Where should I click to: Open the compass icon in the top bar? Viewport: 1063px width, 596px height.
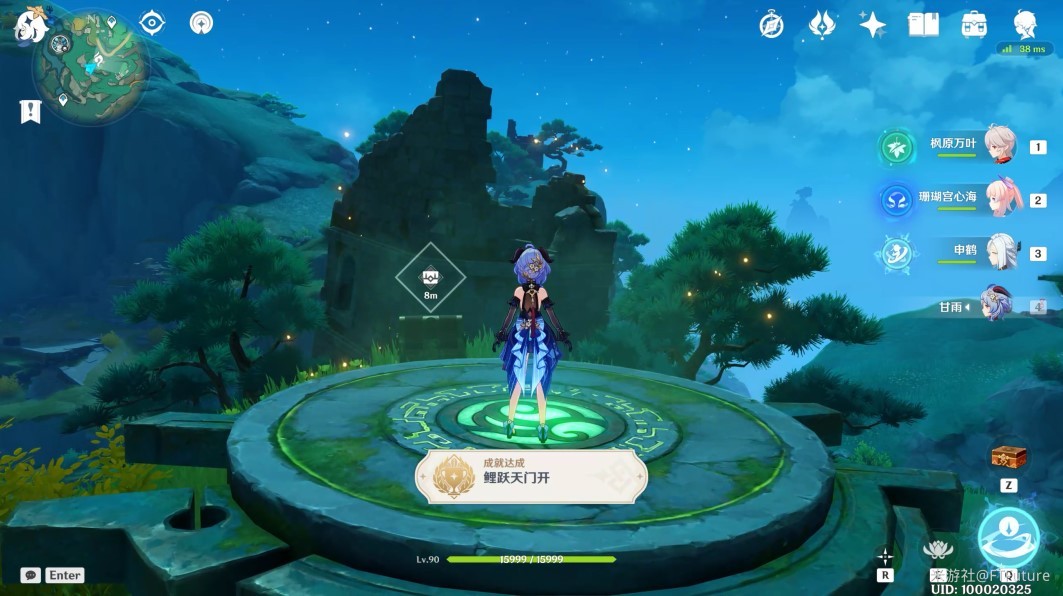click(x=771, y=25)
